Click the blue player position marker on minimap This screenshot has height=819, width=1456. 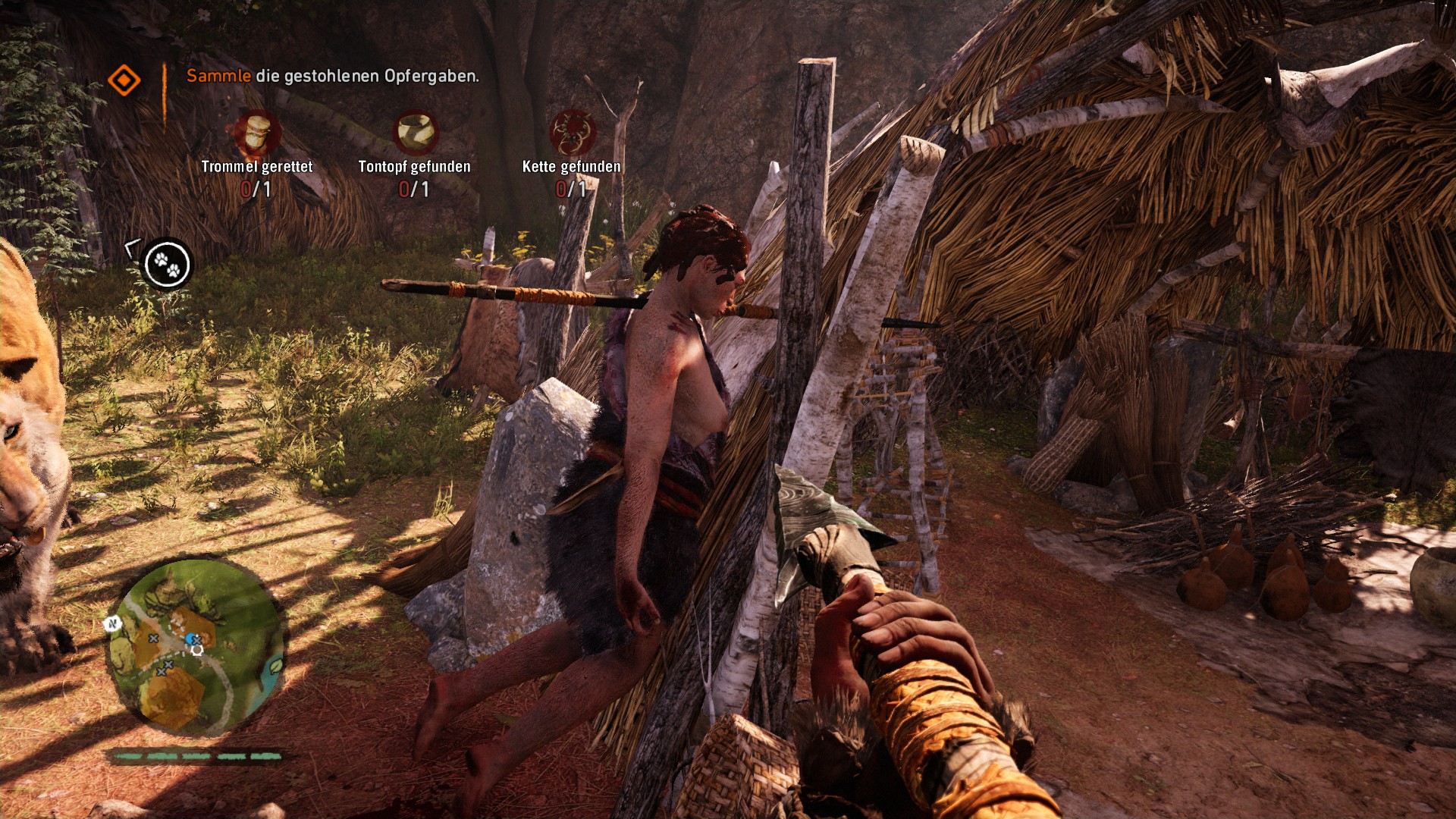(191, 638)
